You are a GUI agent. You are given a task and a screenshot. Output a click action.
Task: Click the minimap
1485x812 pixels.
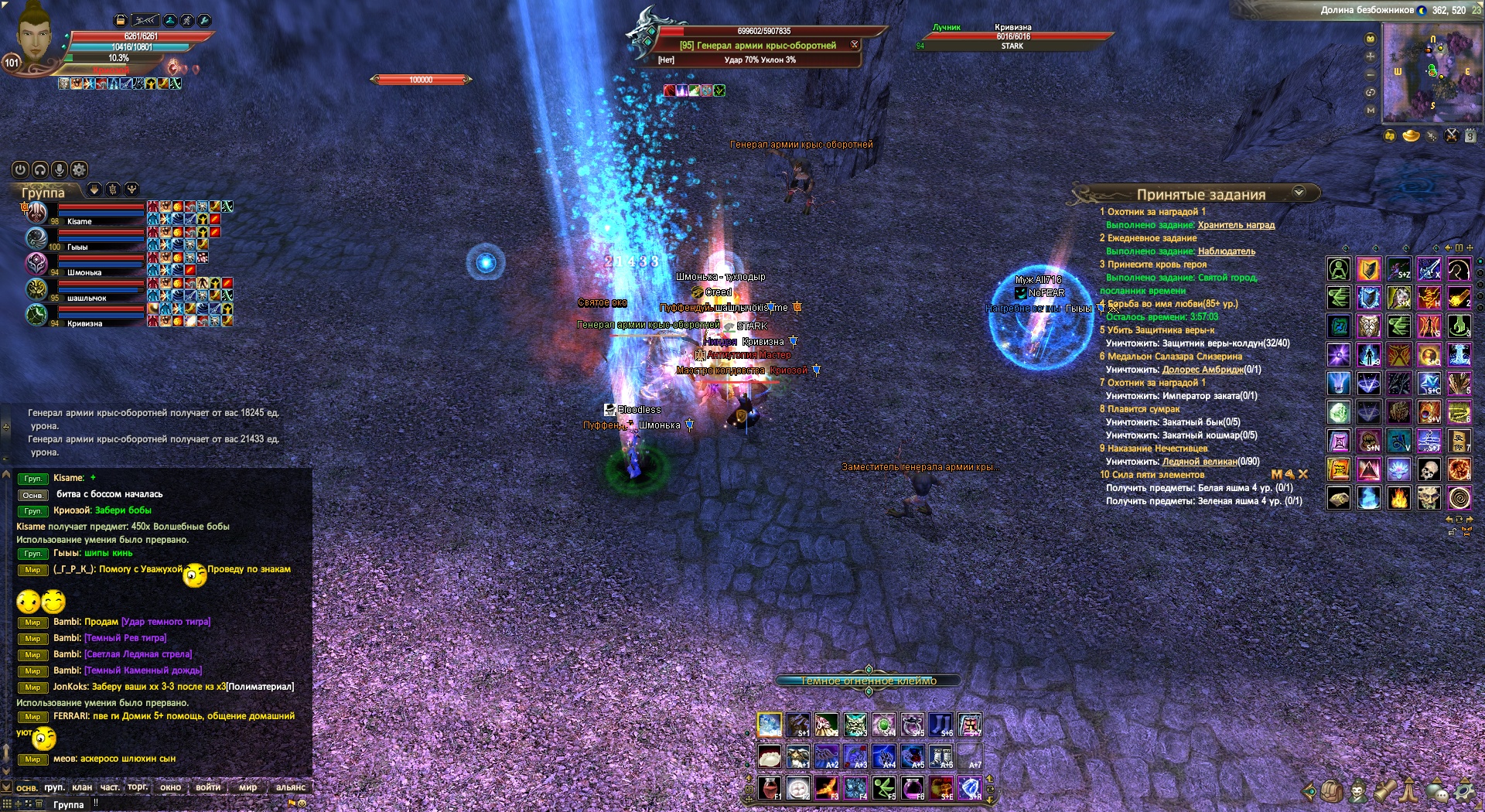tap(1432, 72)
